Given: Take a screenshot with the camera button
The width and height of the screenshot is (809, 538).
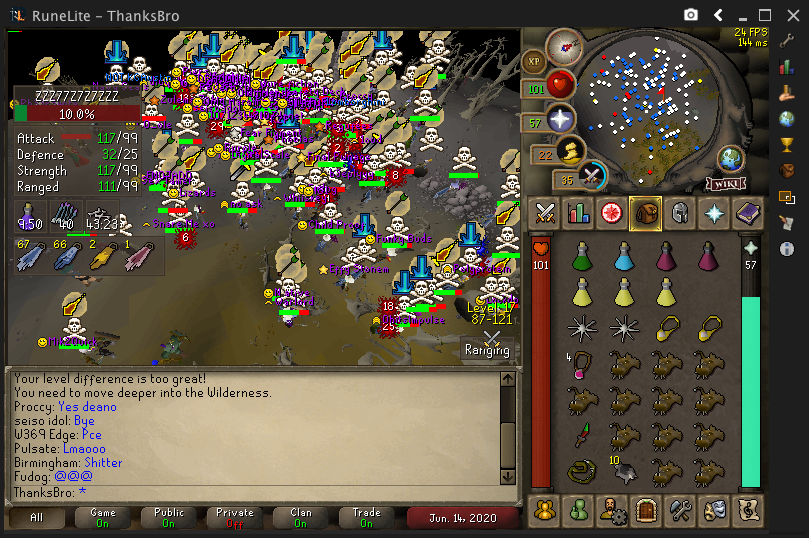Looking at the screenshot, I should [x=690, y=14].
